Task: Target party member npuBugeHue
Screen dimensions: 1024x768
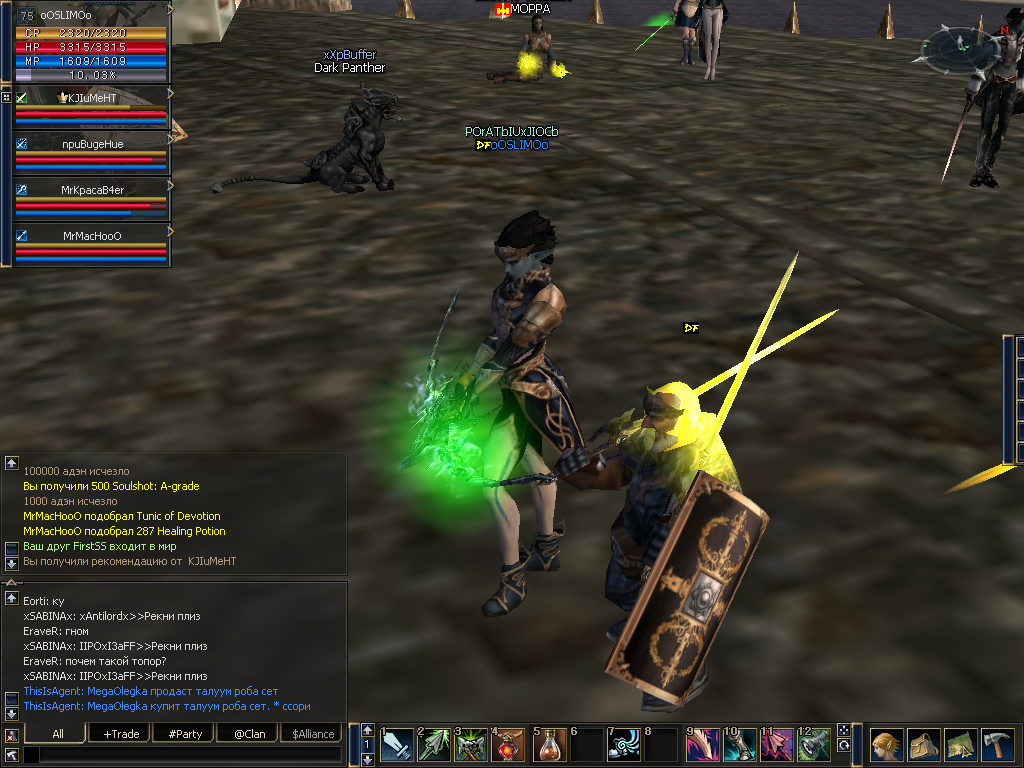Action: click(90, 144)
